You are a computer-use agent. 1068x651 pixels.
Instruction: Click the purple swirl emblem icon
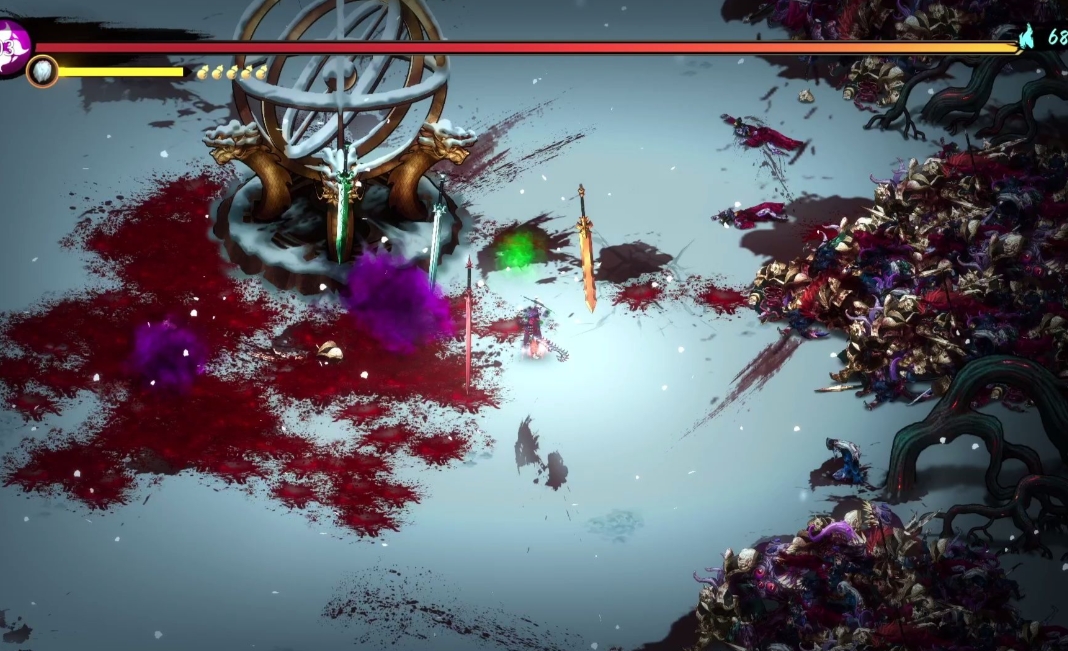pos(12,46)
